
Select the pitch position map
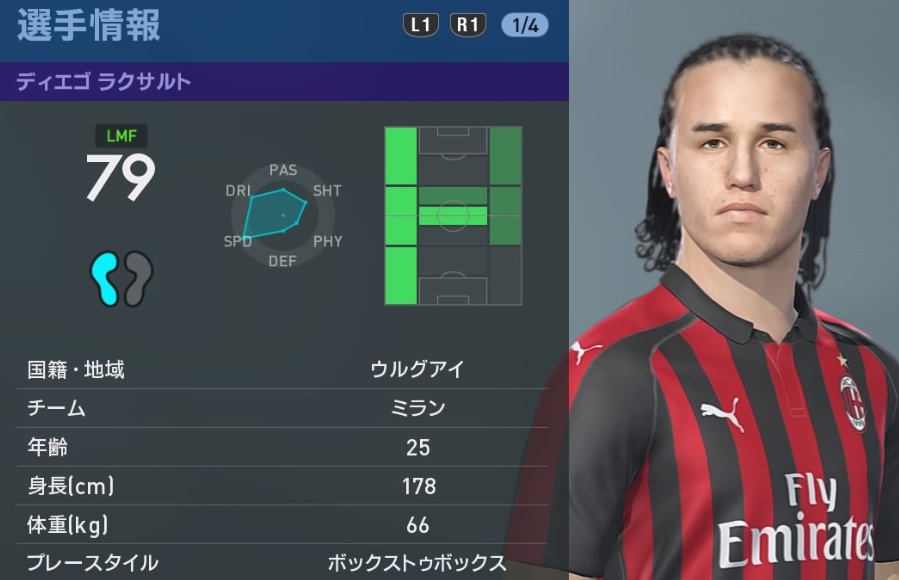tap(453, 215)
